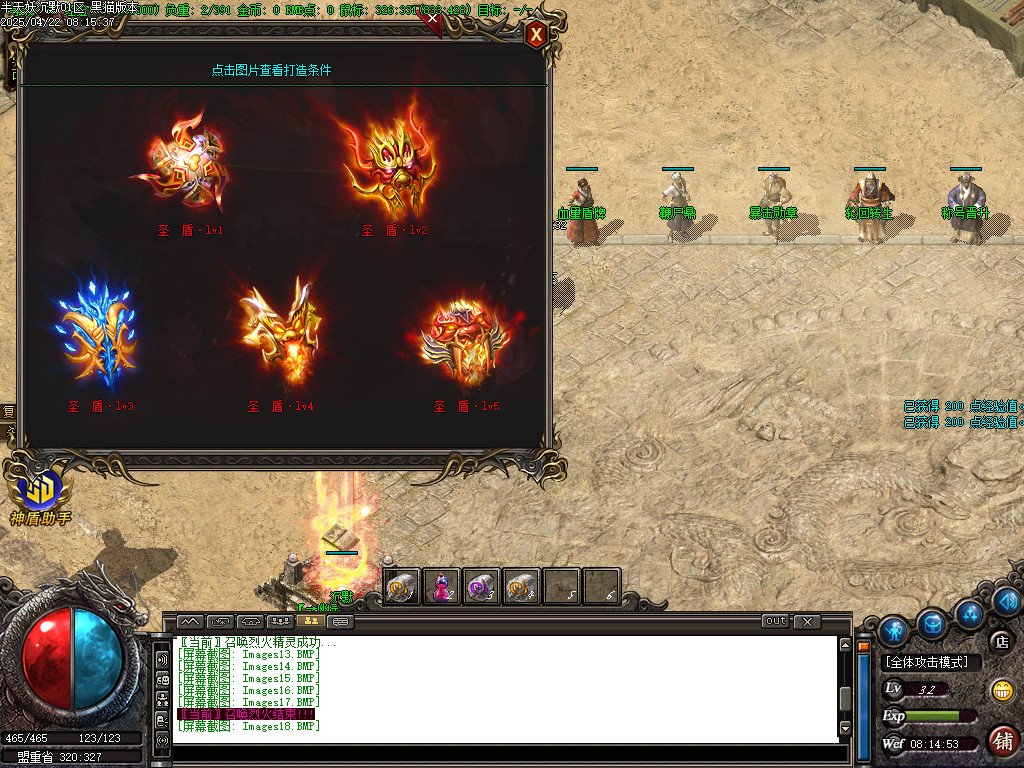
Task: Toggle sound with the speaker icon
Action: [x=1006, y=600]
